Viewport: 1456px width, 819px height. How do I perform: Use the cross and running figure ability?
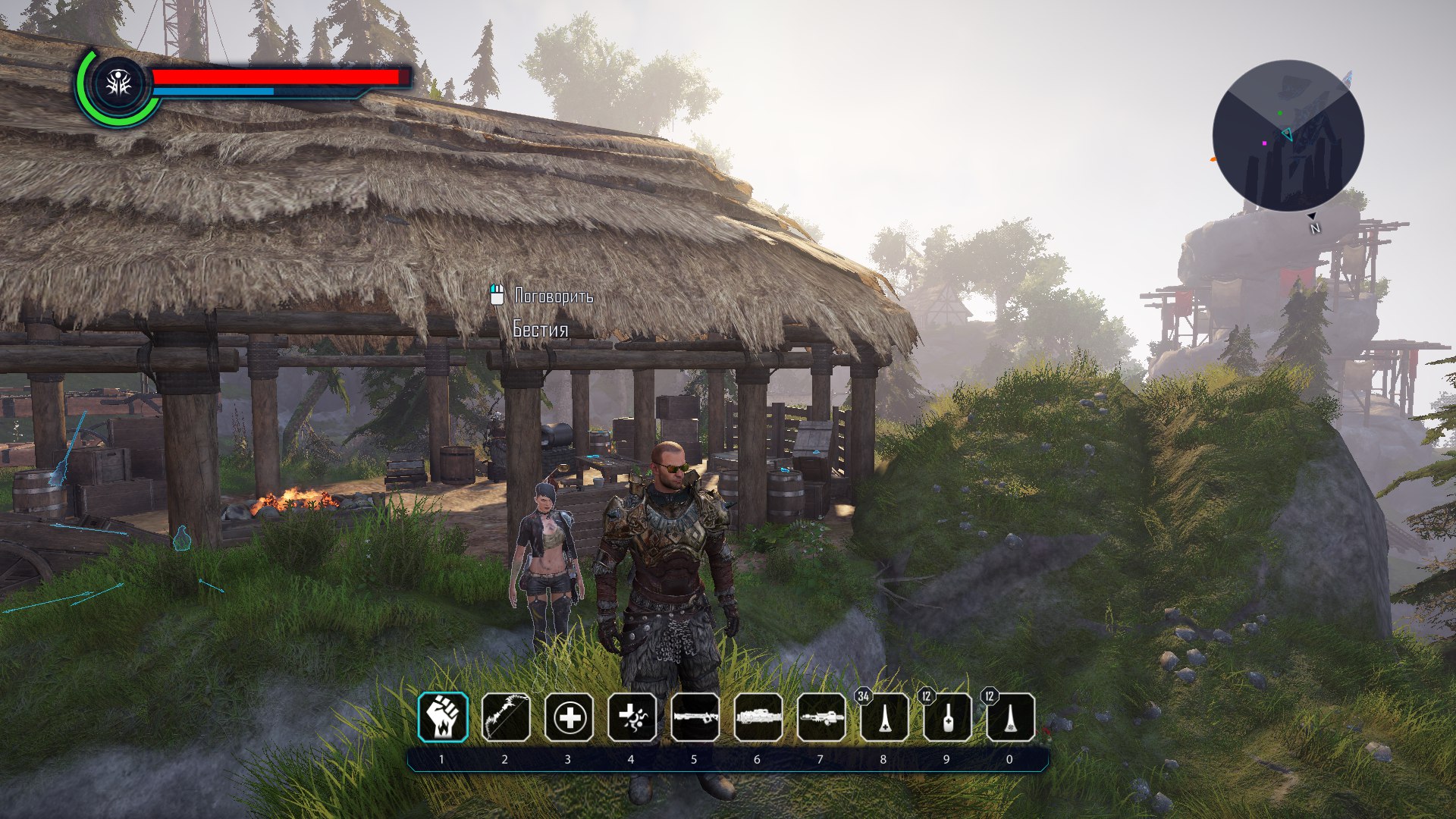[632, 717]
